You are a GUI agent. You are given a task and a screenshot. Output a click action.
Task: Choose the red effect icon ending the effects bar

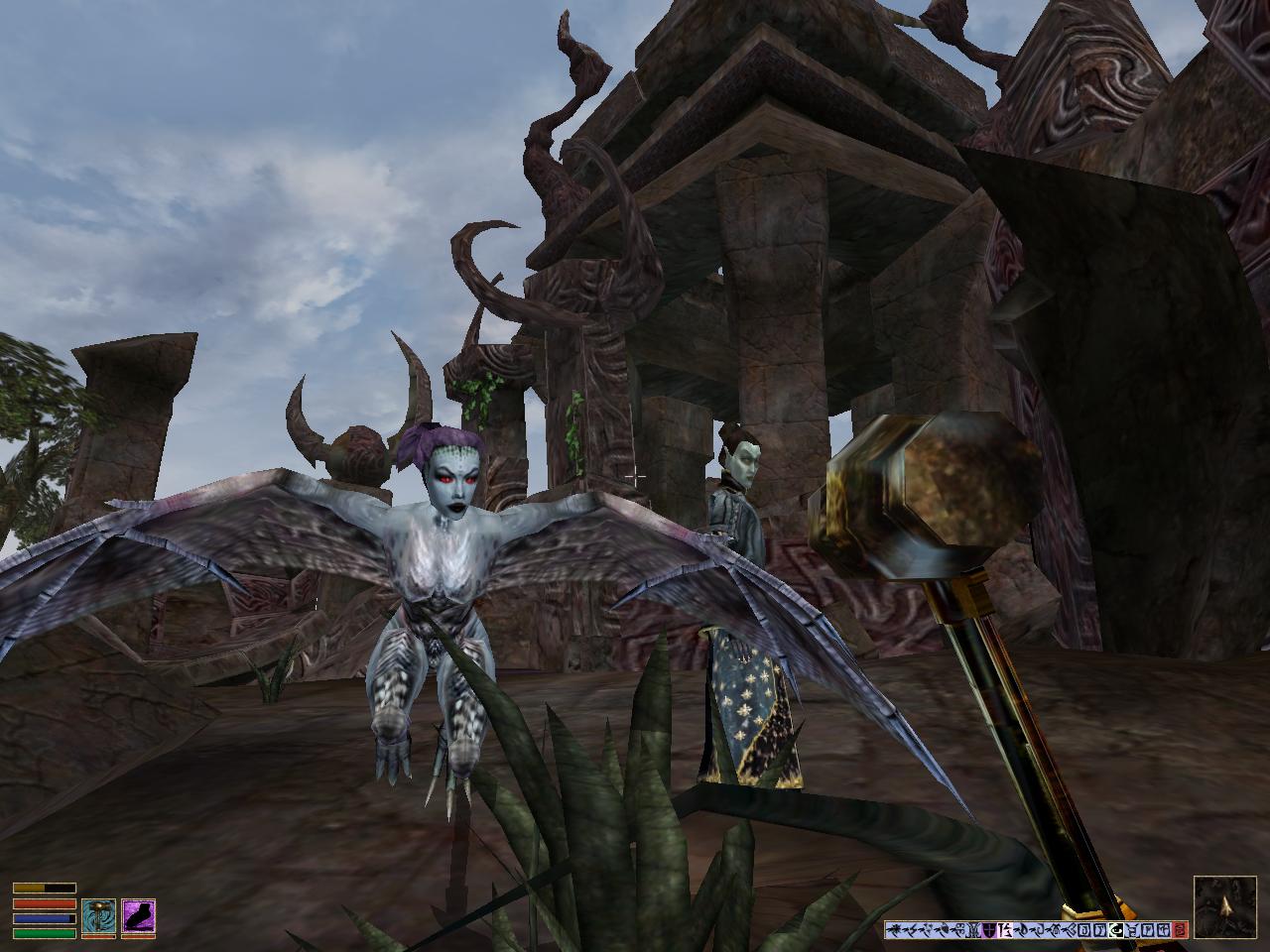1180,930
